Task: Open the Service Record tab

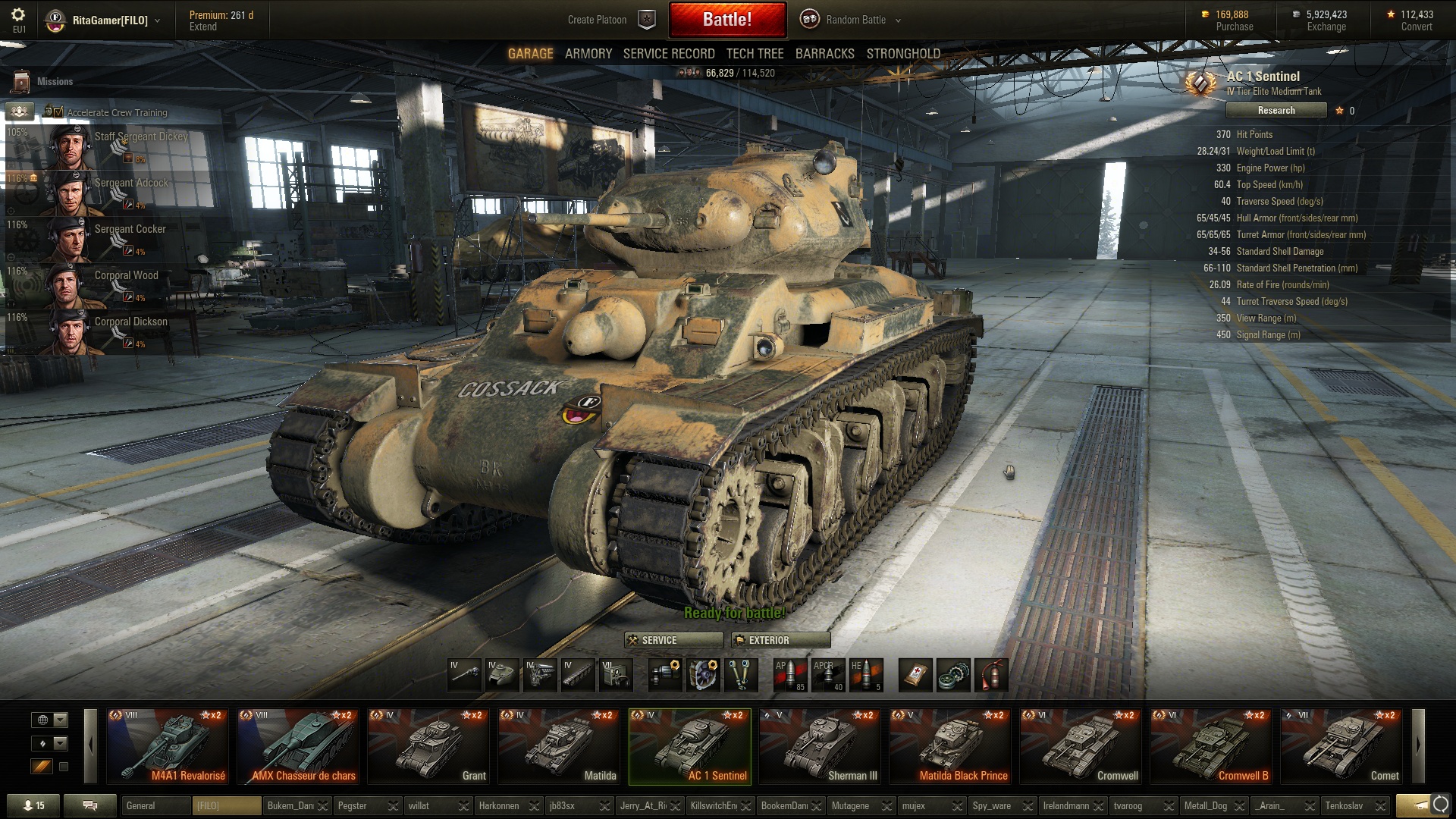Action: pos(668,54)
